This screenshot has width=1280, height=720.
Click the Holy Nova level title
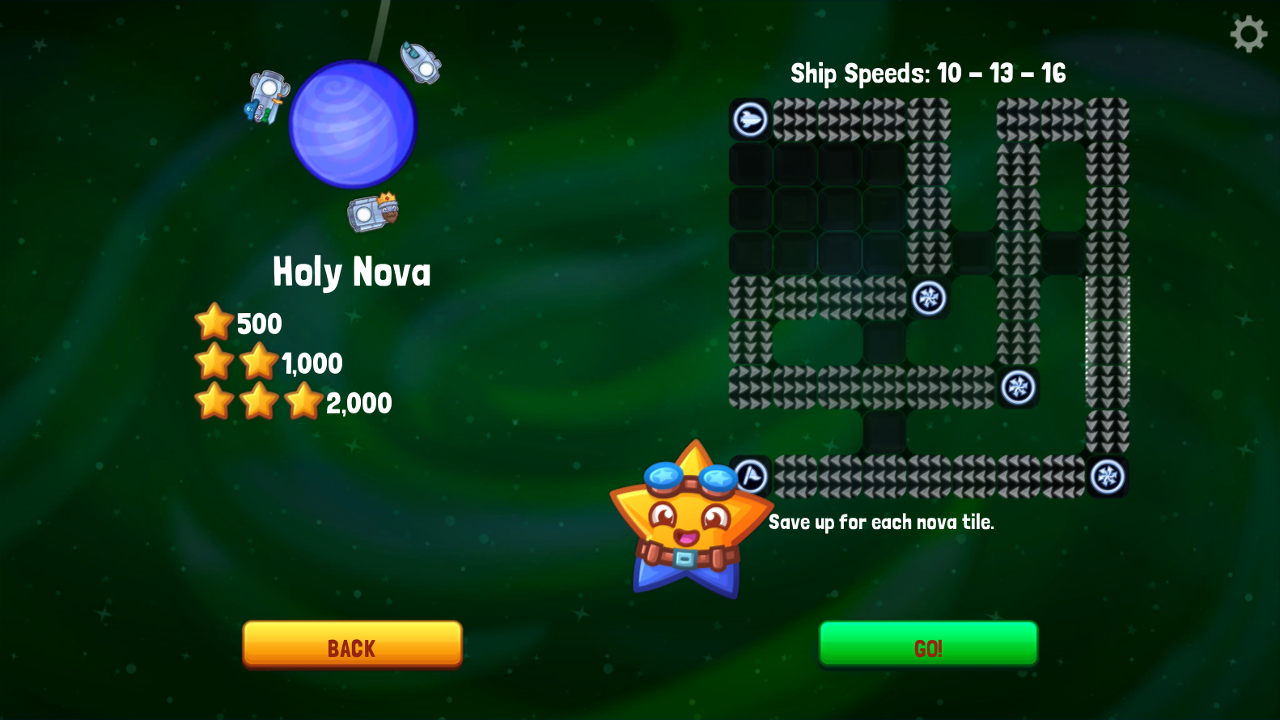pos(352,271)
